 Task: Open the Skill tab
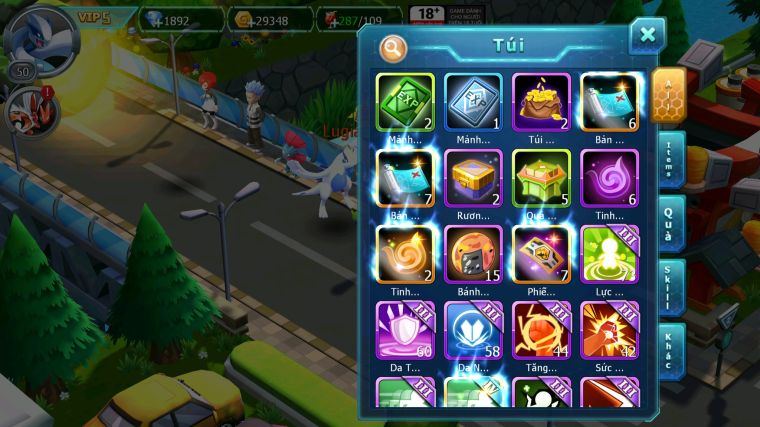coord(671,287)
